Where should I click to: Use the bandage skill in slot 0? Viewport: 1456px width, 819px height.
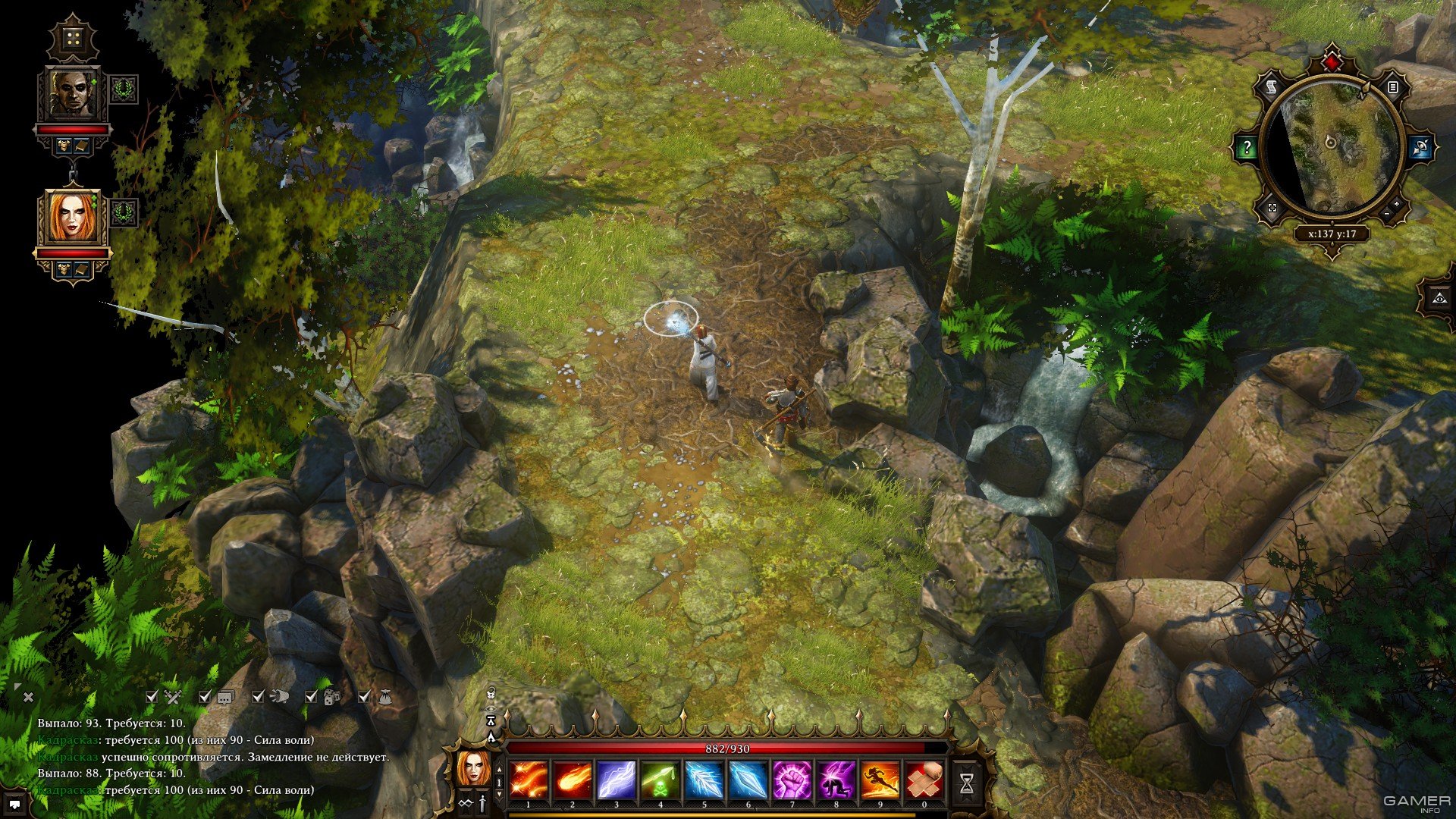(924, 780)
